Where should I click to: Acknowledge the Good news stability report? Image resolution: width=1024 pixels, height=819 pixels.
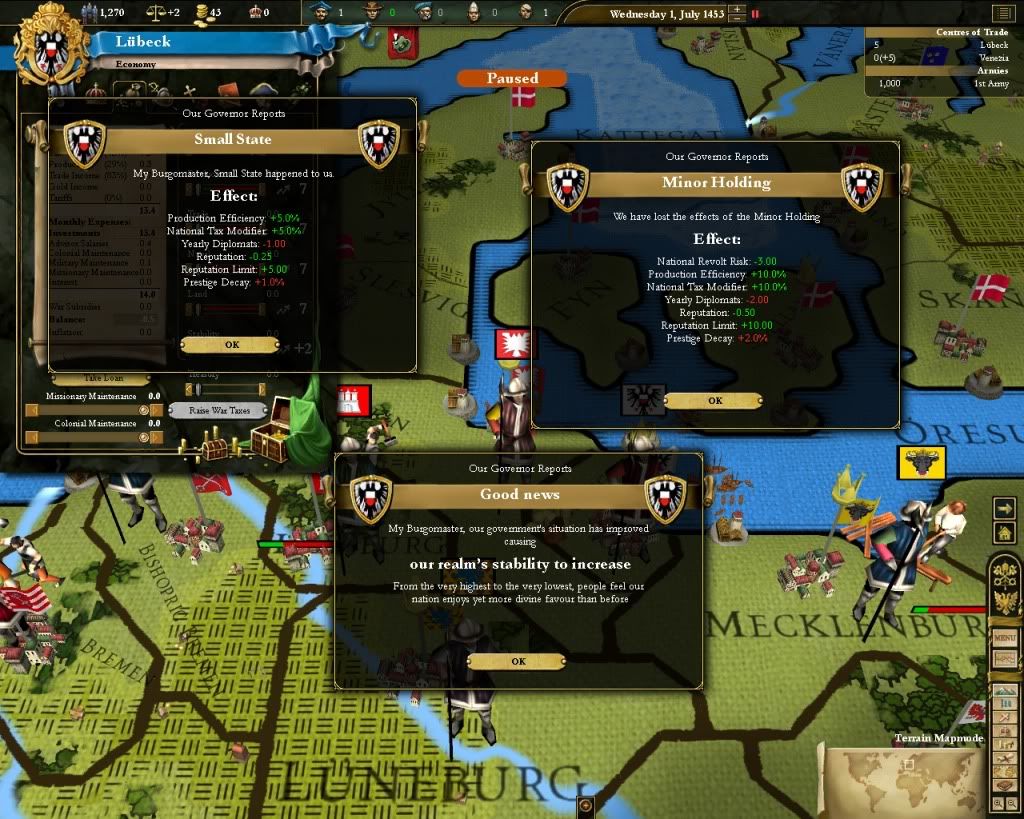(x=517, y=661)
